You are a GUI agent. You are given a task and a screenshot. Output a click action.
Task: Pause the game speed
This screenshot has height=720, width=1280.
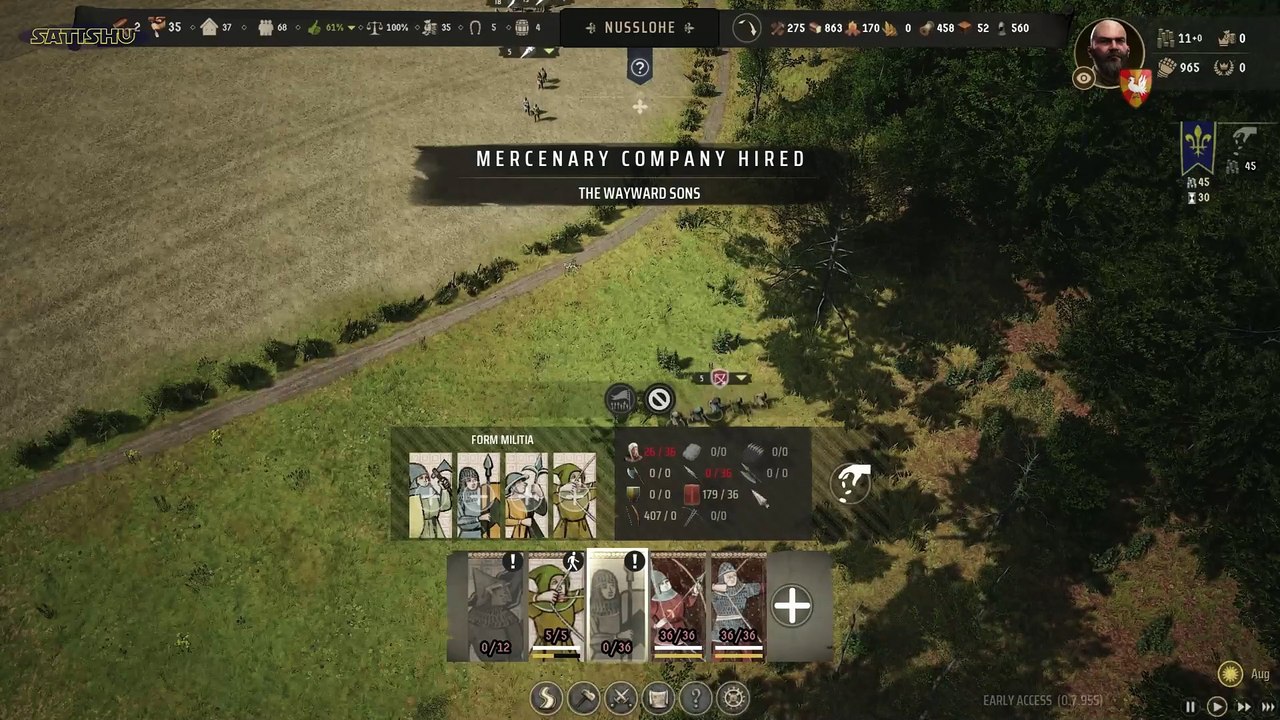click(x=1190, y=706)
